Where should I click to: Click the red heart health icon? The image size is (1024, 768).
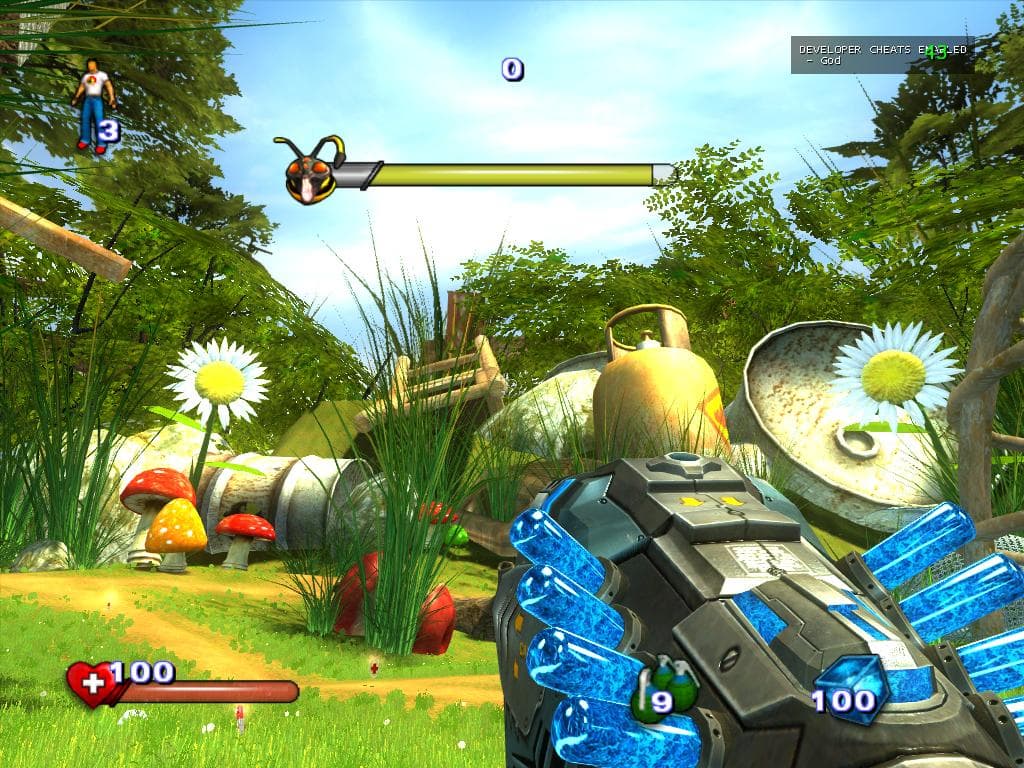(x=90, y=685)
